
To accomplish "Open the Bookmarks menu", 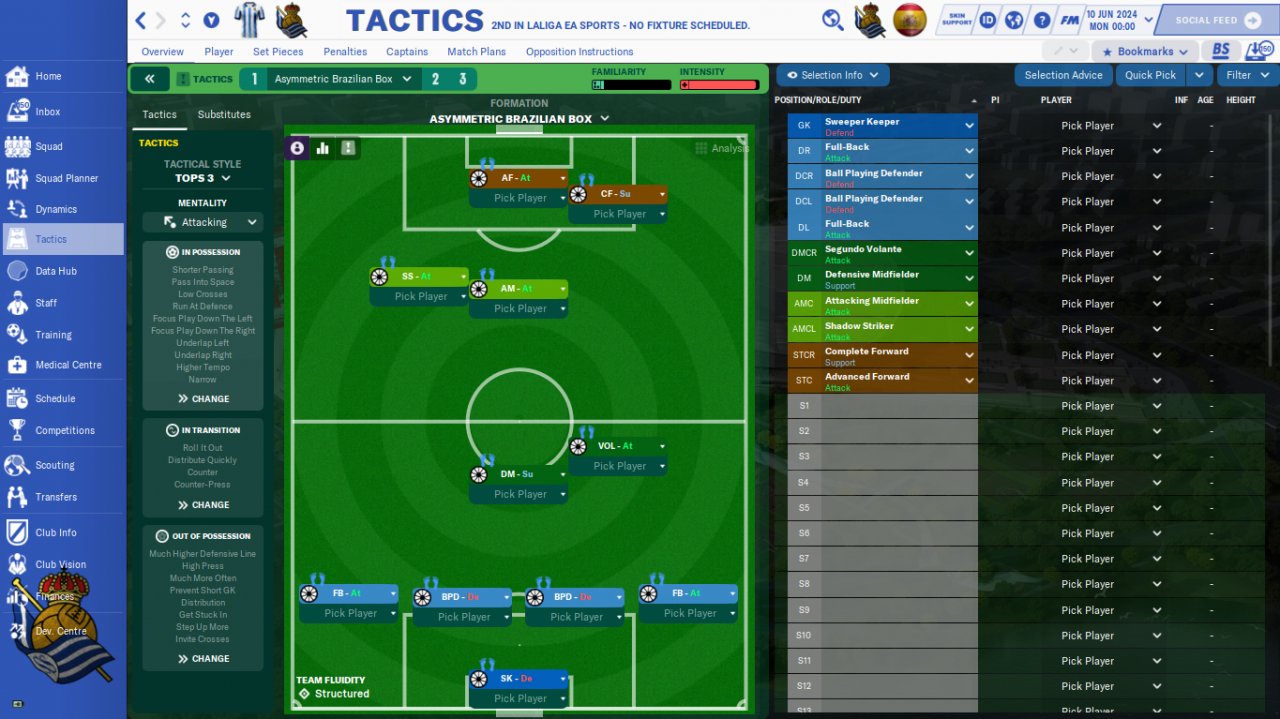I will [1145, 51].
